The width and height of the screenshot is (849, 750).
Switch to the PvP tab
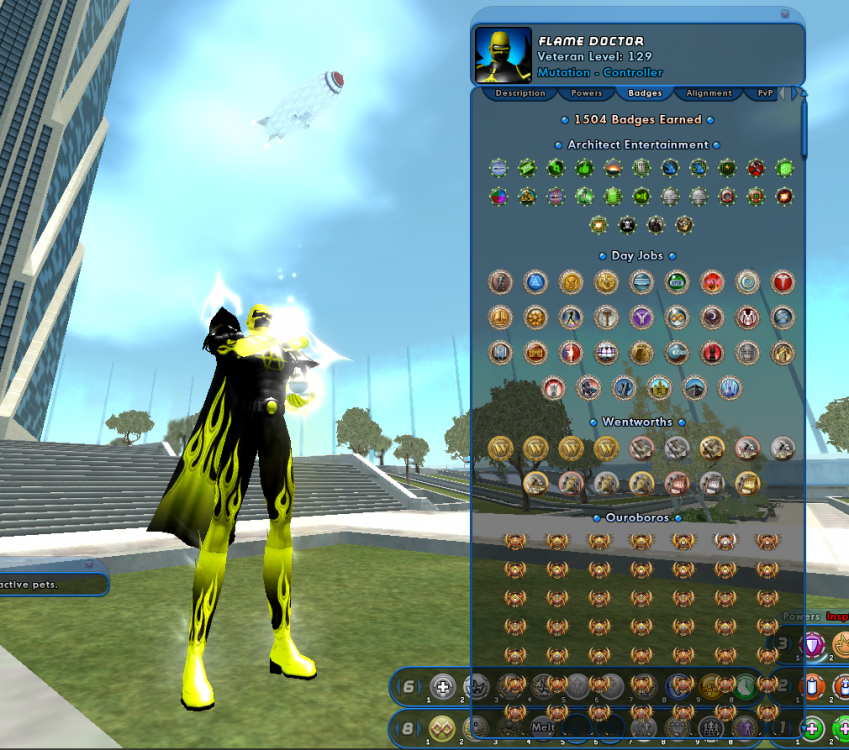(x=765, y=93)
